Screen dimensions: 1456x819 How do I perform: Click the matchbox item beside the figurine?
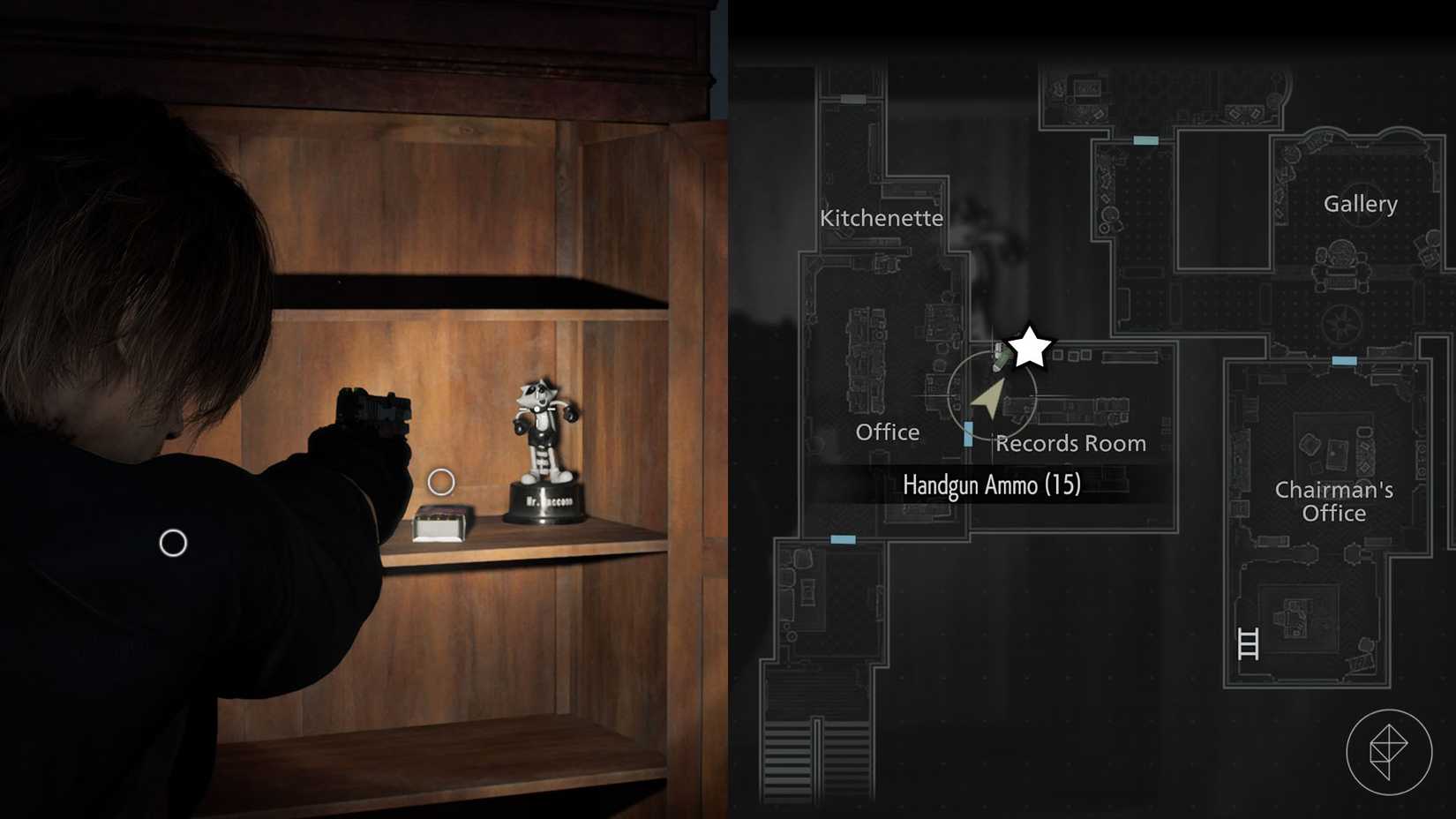(x=439, y=522)
